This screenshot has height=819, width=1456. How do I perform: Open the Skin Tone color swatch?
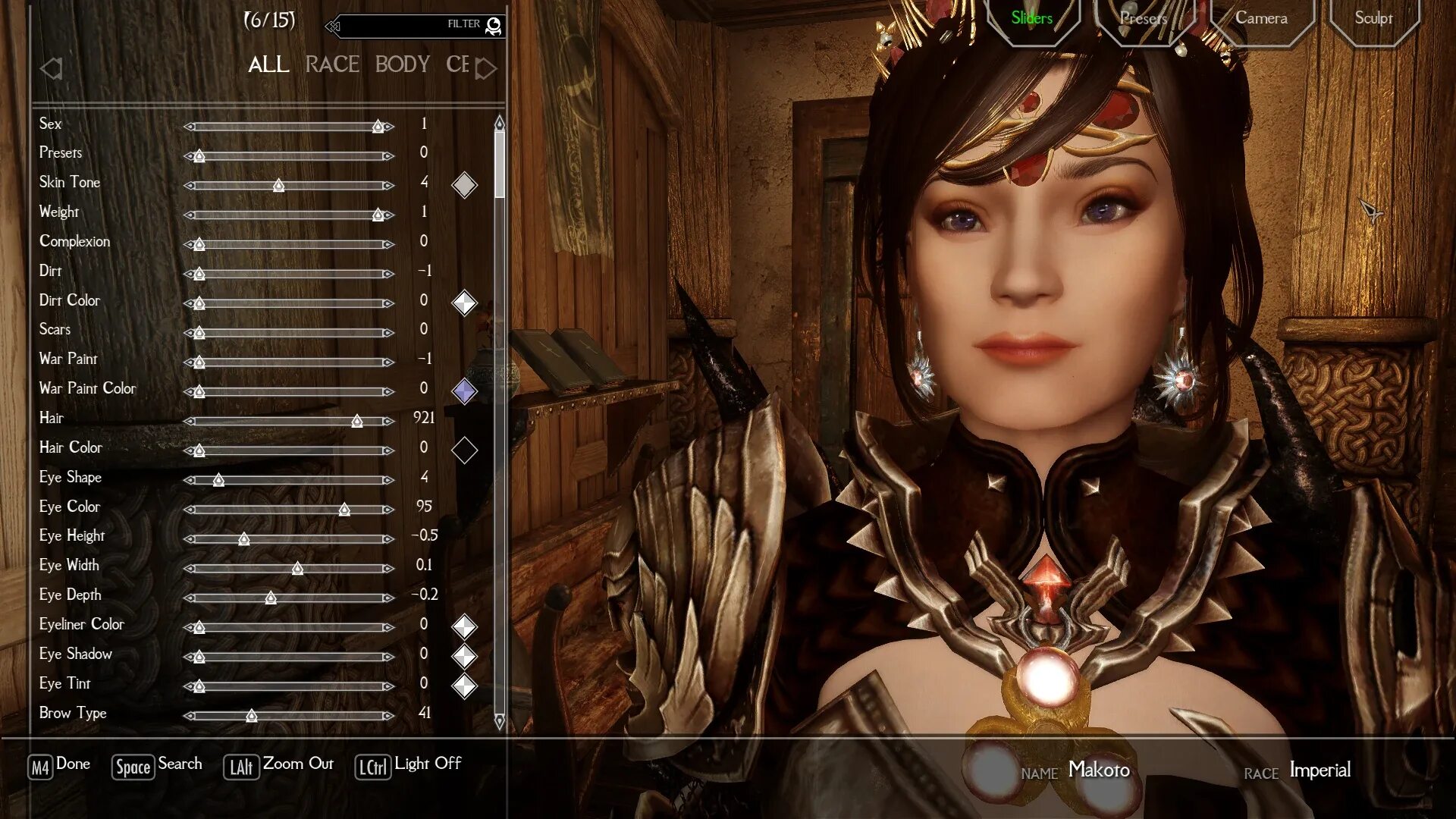(x=464, y=185)
